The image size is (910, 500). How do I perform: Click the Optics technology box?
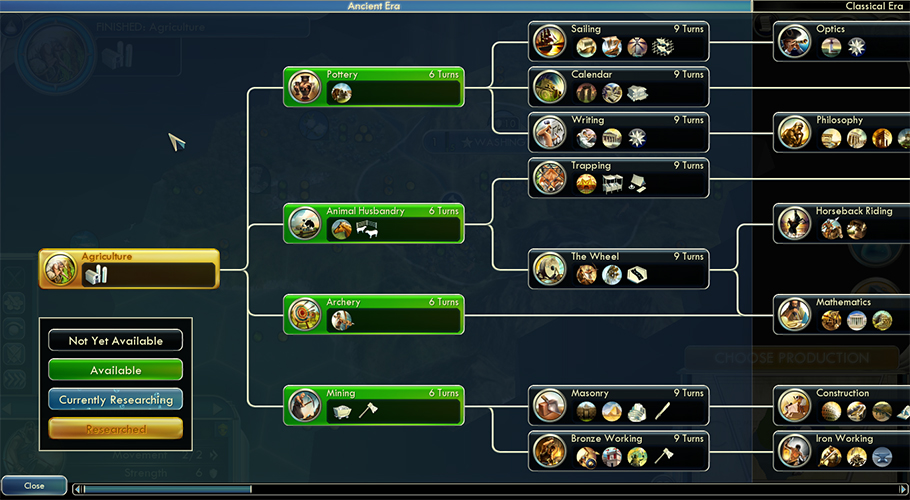tap(842, 41)
